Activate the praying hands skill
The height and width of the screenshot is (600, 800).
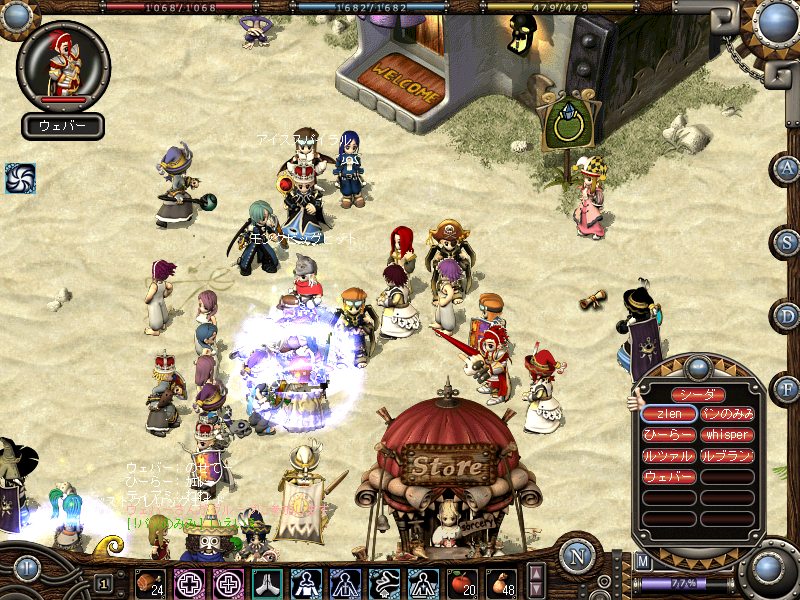point(266,582)
